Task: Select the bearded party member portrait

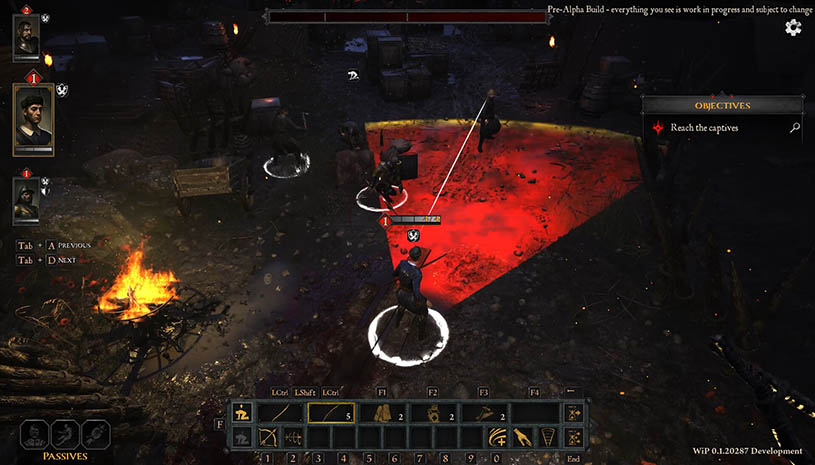Action: point(26,37)
